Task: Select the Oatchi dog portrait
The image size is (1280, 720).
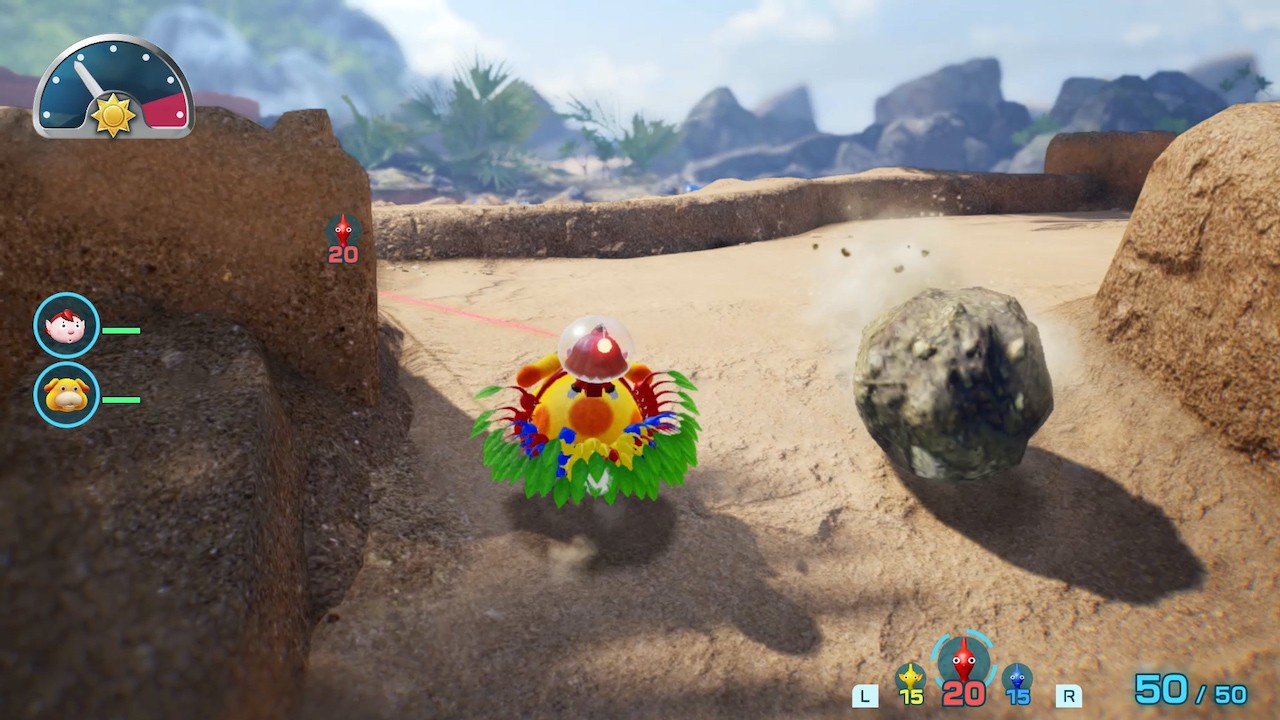Action: pos(66,395)
